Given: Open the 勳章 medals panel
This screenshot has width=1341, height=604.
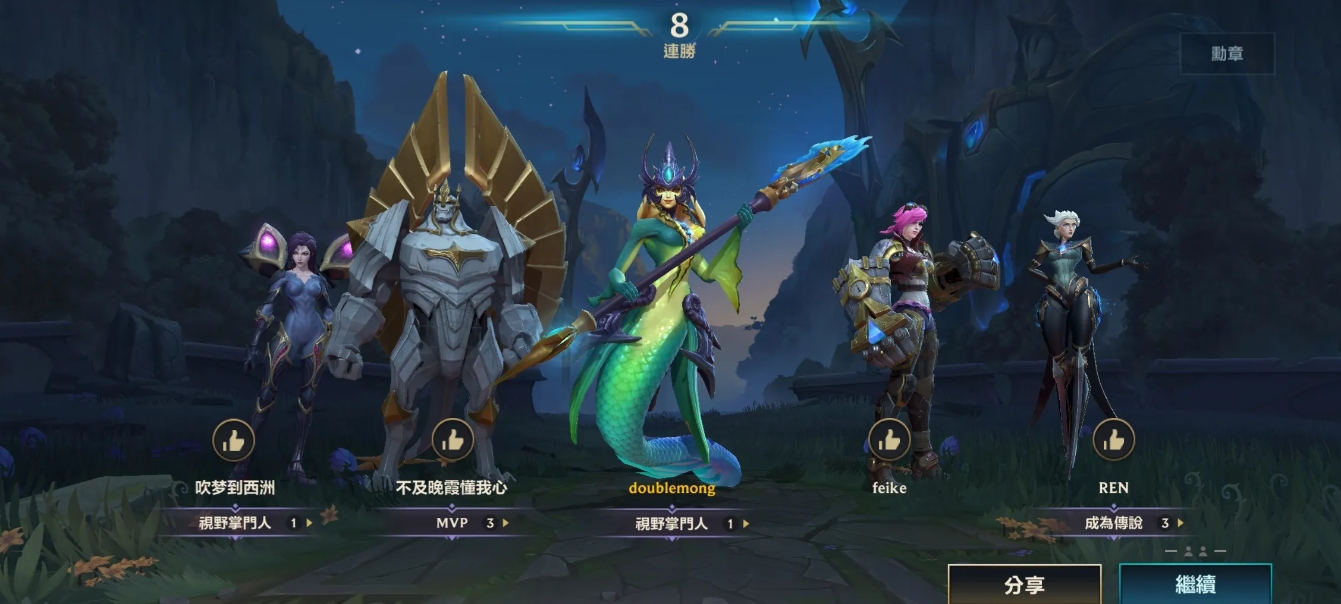Looking at the screenshot, I should 1227,54.
